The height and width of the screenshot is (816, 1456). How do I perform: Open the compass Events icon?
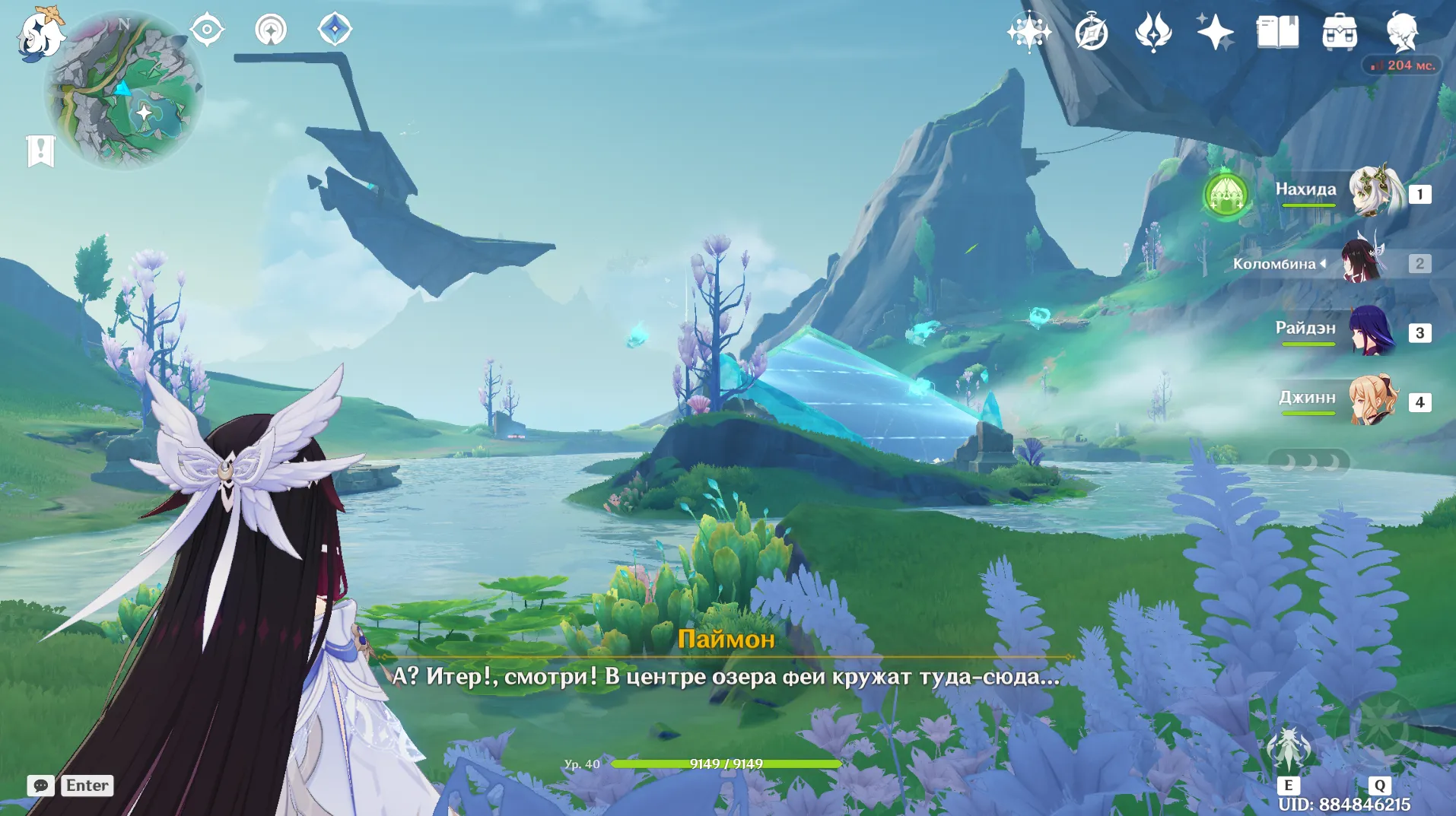click(1091, 33)
